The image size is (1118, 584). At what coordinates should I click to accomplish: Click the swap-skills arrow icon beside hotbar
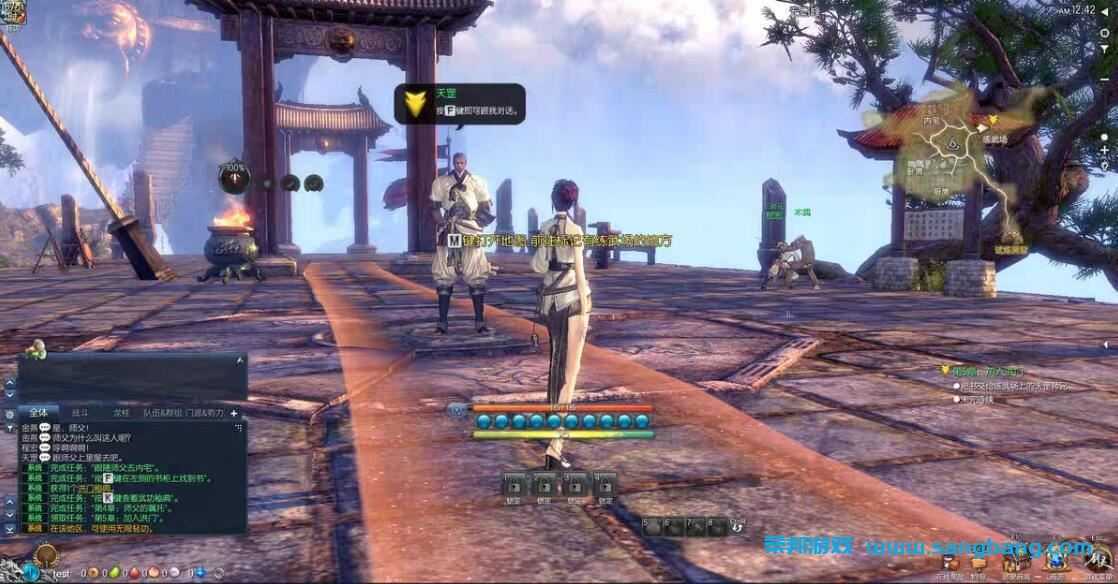click(x=737, y=526)
